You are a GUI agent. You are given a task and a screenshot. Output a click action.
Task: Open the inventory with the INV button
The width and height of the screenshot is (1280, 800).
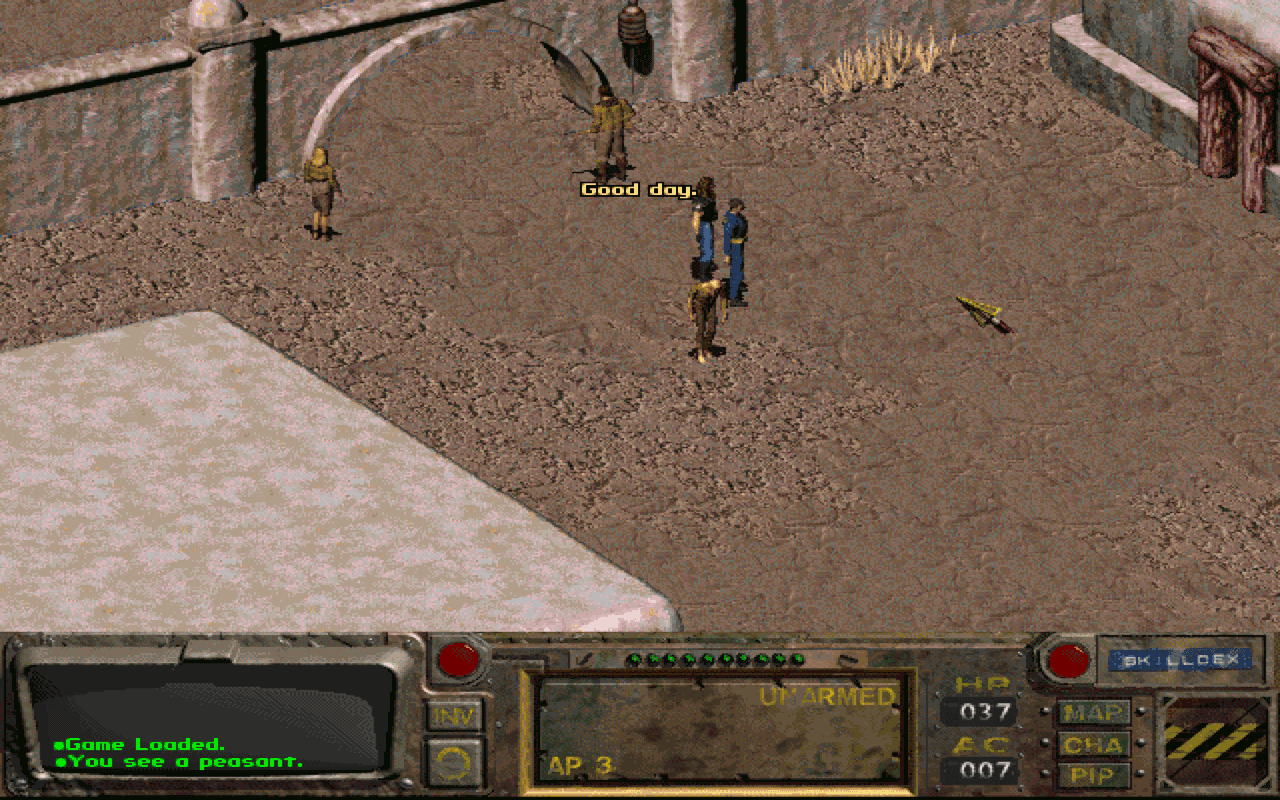pos(457,716)
